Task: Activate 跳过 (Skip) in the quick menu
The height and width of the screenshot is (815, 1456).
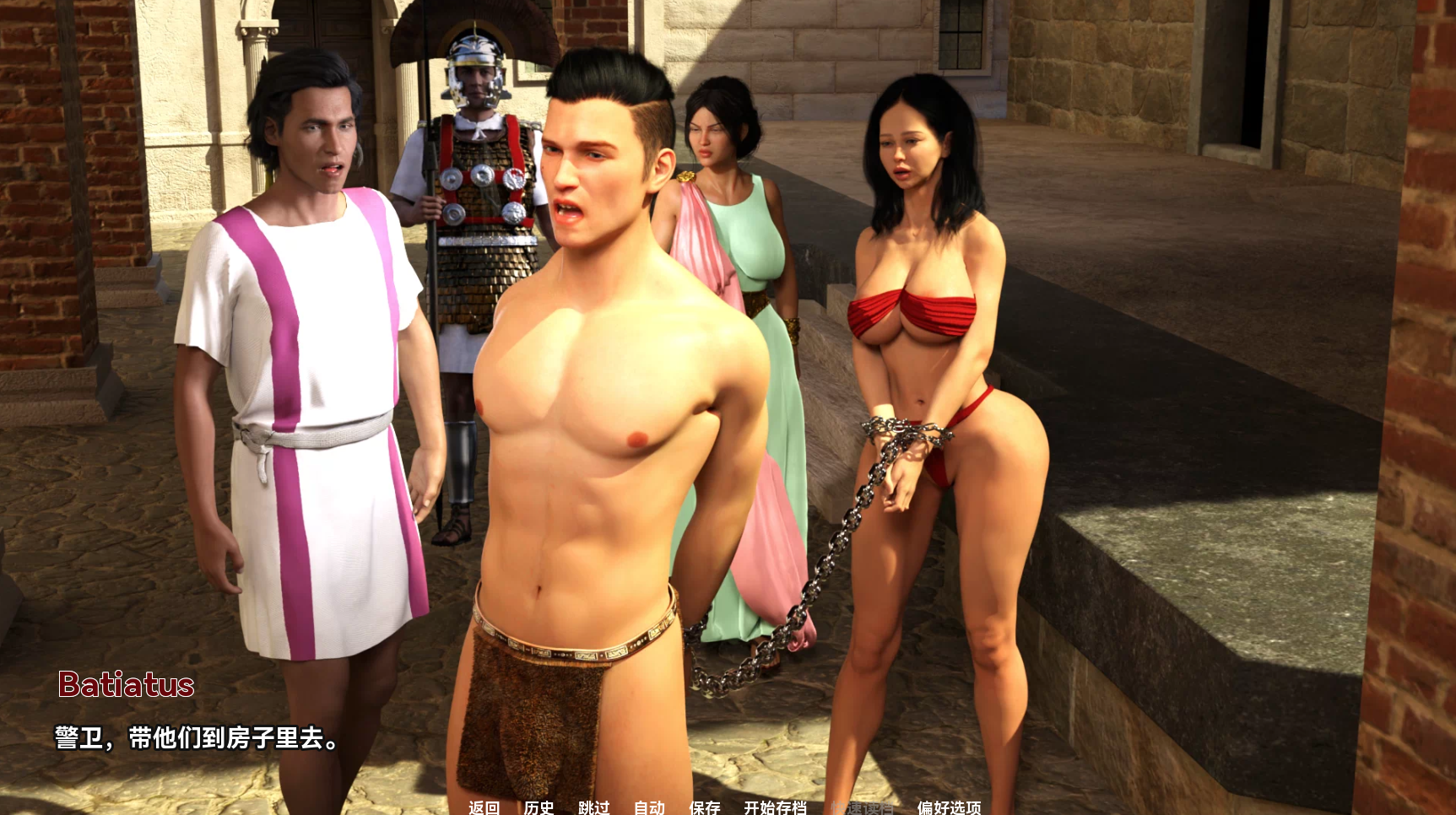Action: point(593,807)
